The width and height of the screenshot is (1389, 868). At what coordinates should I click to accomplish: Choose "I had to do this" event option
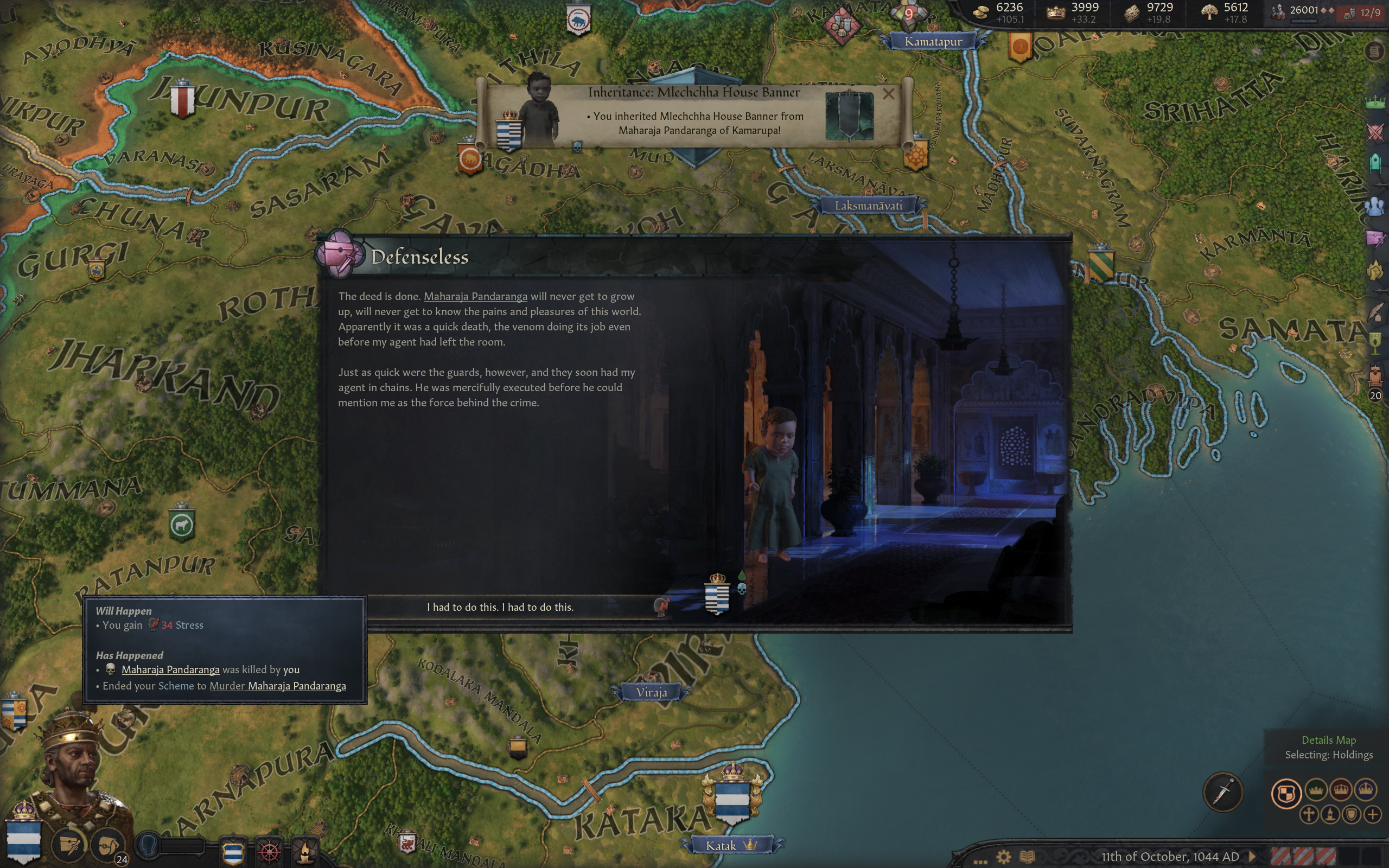500,607
